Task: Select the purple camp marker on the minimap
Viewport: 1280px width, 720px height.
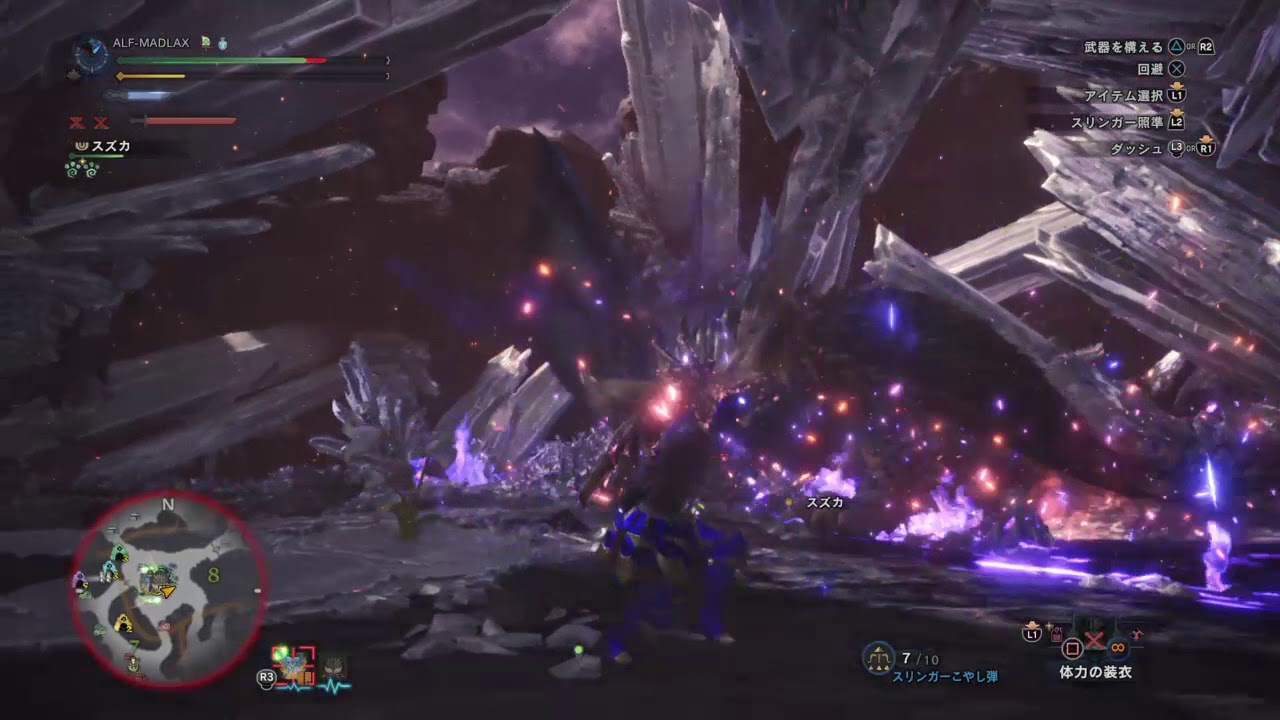Action: click(80, 579)
